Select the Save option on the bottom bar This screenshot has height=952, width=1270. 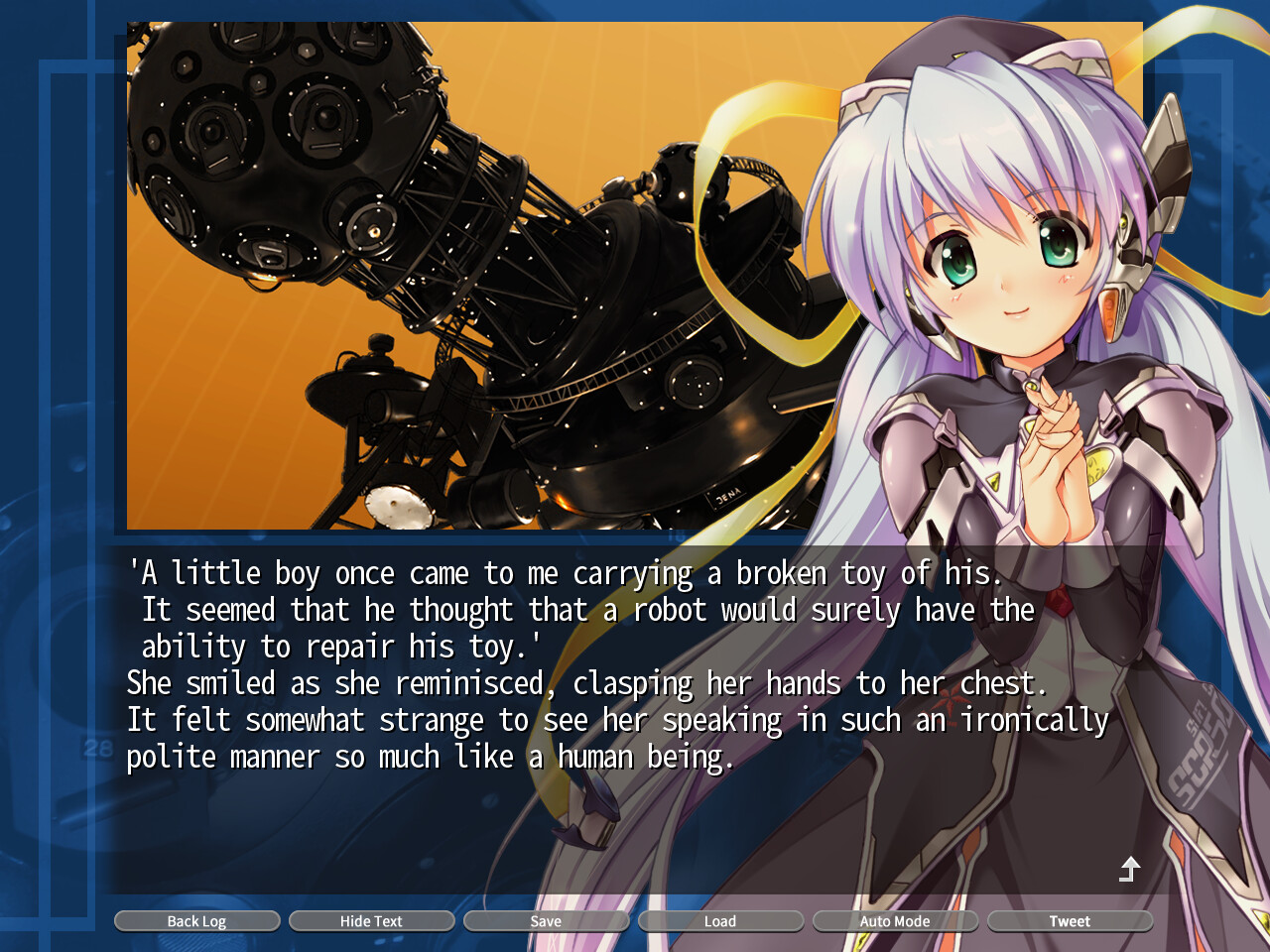(x=546, y=920)
